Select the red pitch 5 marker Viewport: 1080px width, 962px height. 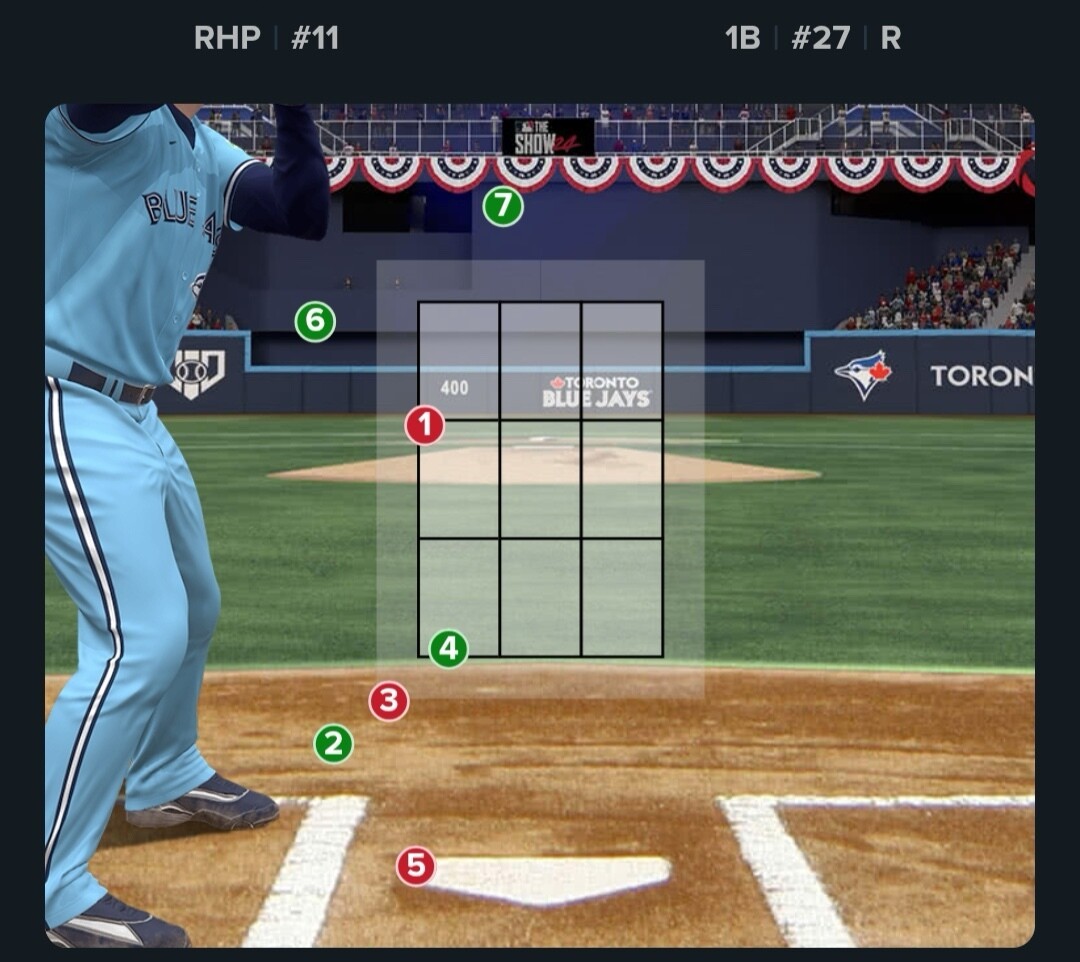[x=416, y=866]
